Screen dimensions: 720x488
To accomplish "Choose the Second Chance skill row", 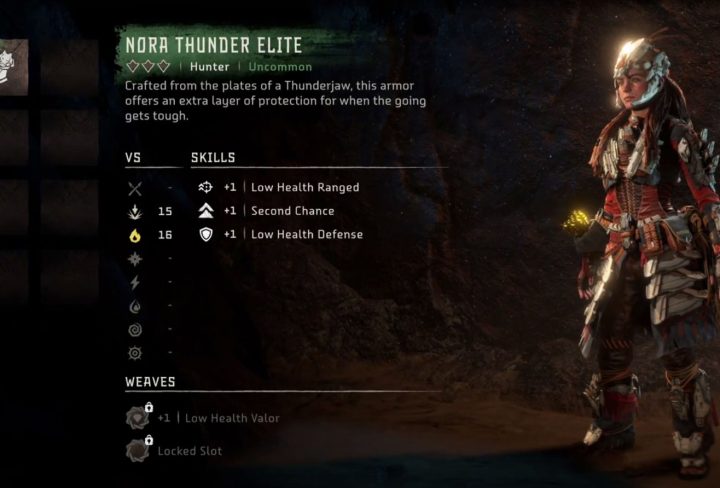I will (x=278, y=211).
